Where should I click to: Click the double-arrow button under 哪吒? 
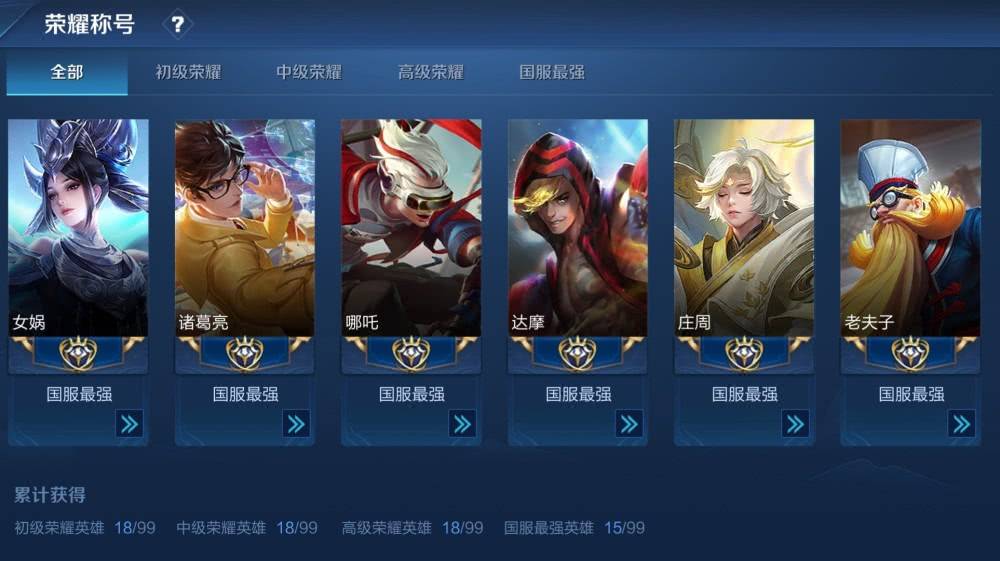462,424
